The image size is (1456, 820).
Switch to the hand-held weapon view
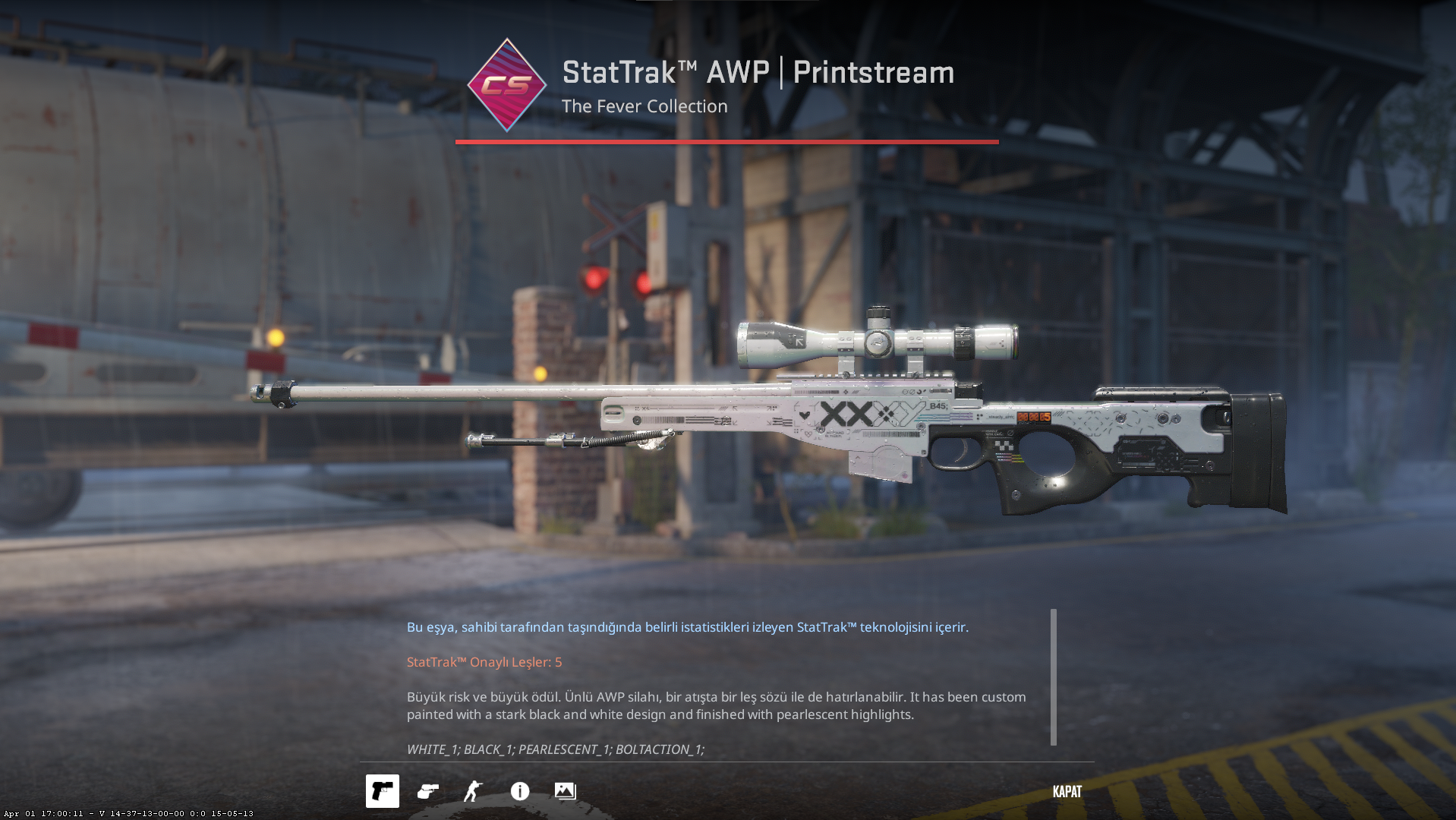click(428, 791)
